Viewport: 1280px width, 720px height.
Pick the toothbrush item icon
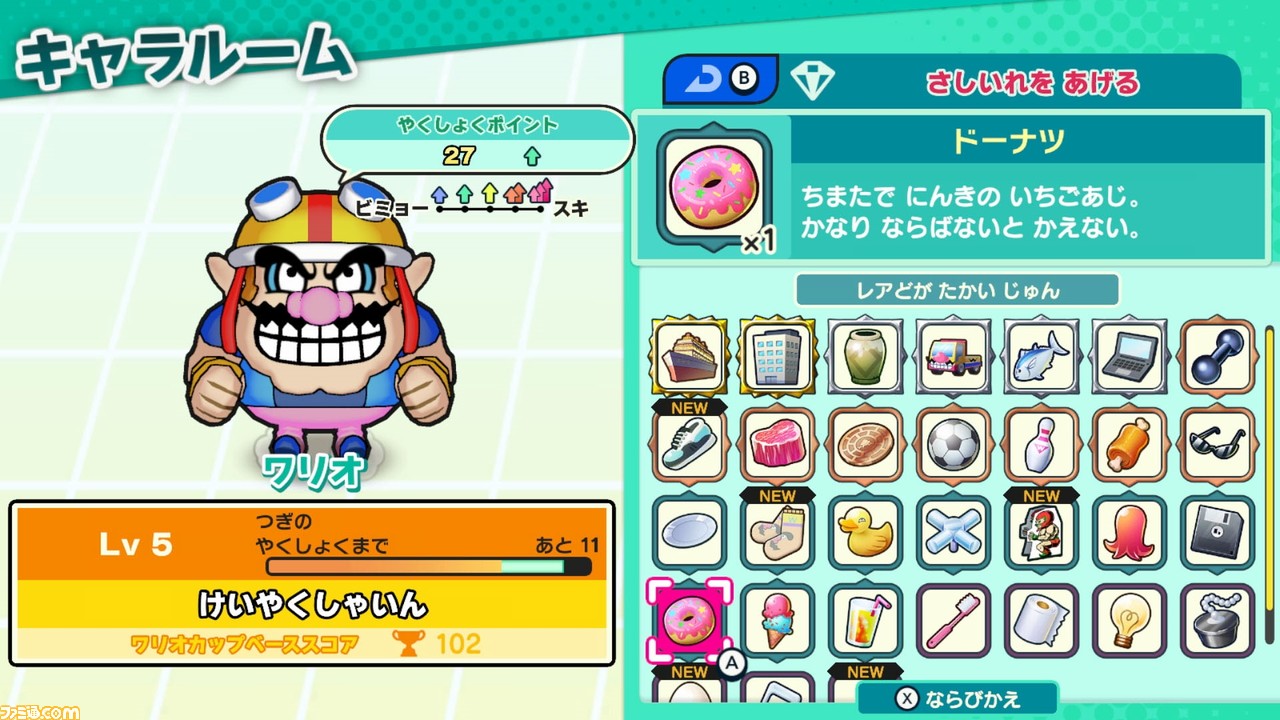[x=952, y=620]
